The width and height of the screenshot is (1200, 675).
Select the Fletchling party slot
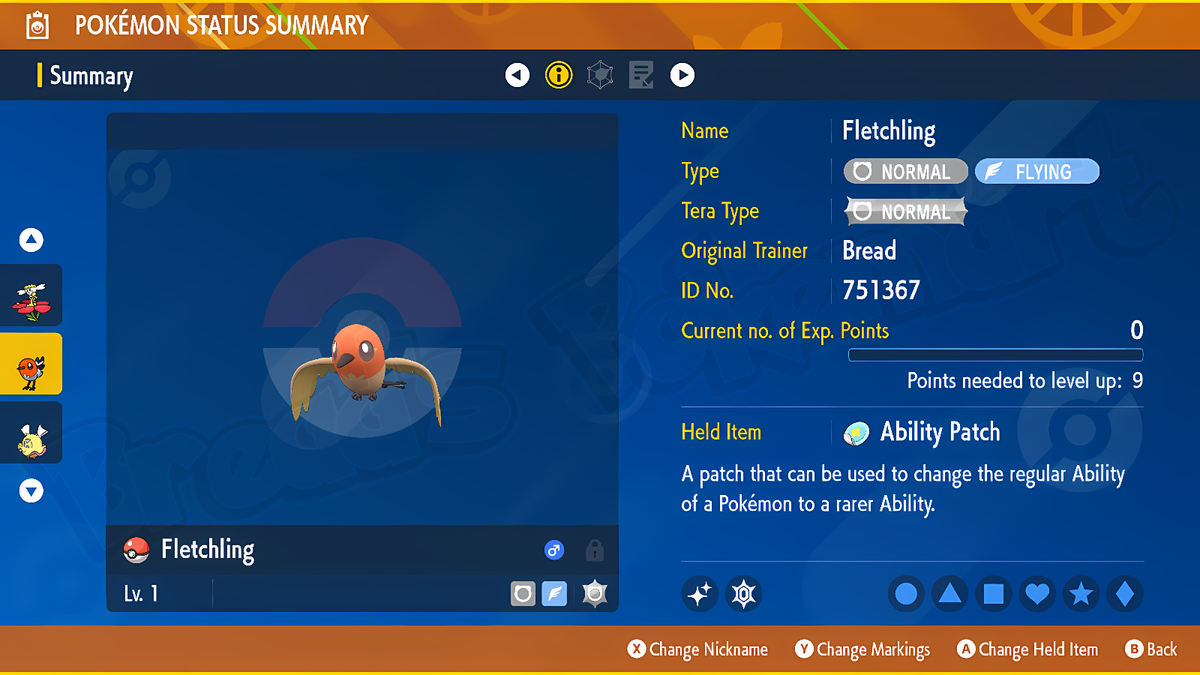[31, 364]
